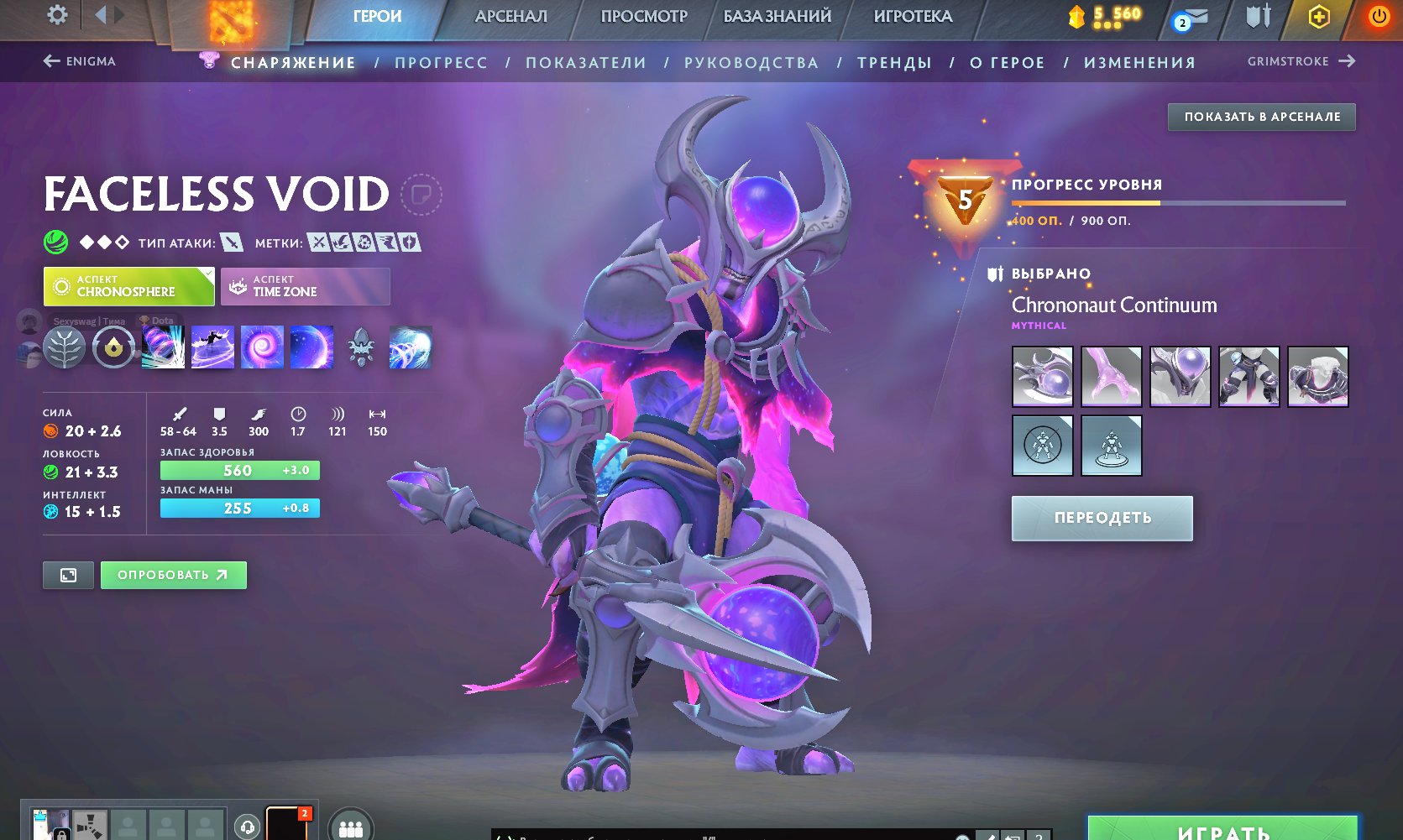
Task: Select the Chronosphere ultimate ability icon
Action: pyautogui.click(x=311, y=347)
